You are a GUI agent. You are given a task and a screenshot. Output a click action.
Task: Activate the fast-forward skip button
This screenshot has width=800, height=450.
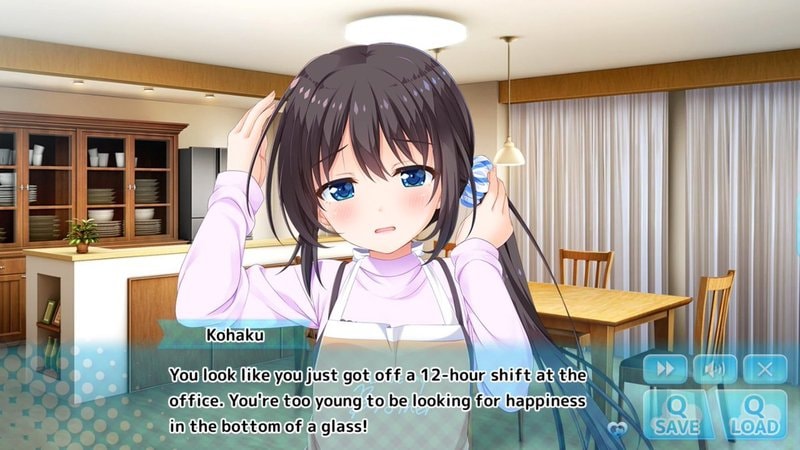point(664,369)
